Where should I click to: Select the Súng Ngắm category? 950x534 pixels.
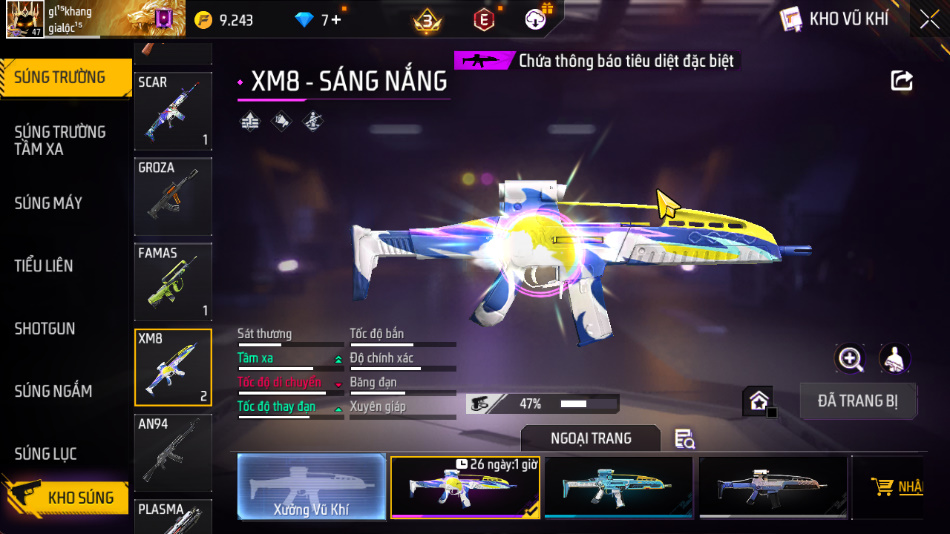53,391
